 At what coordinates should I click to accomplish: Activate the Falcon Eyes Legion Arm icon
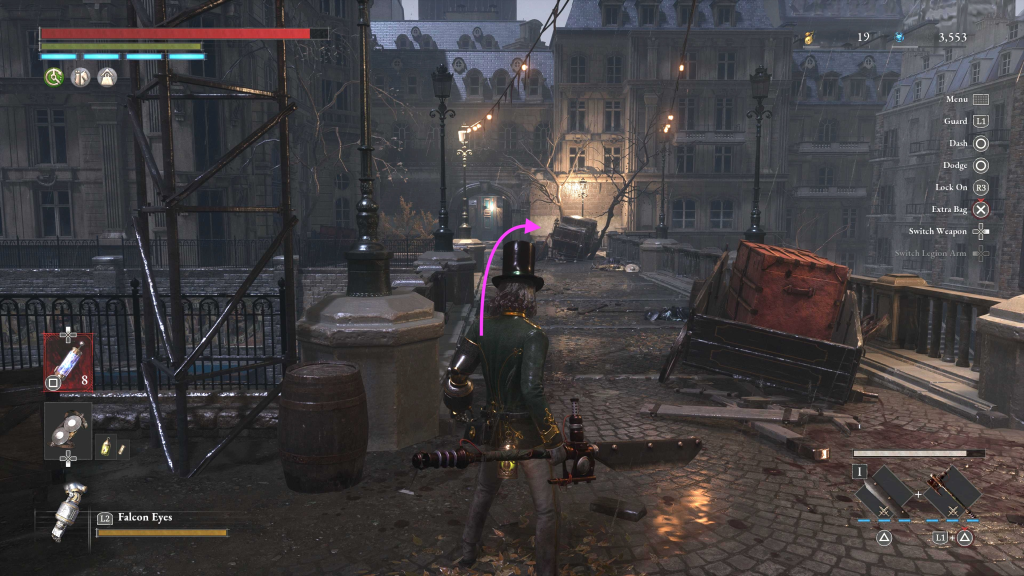(x=68, y=508)
